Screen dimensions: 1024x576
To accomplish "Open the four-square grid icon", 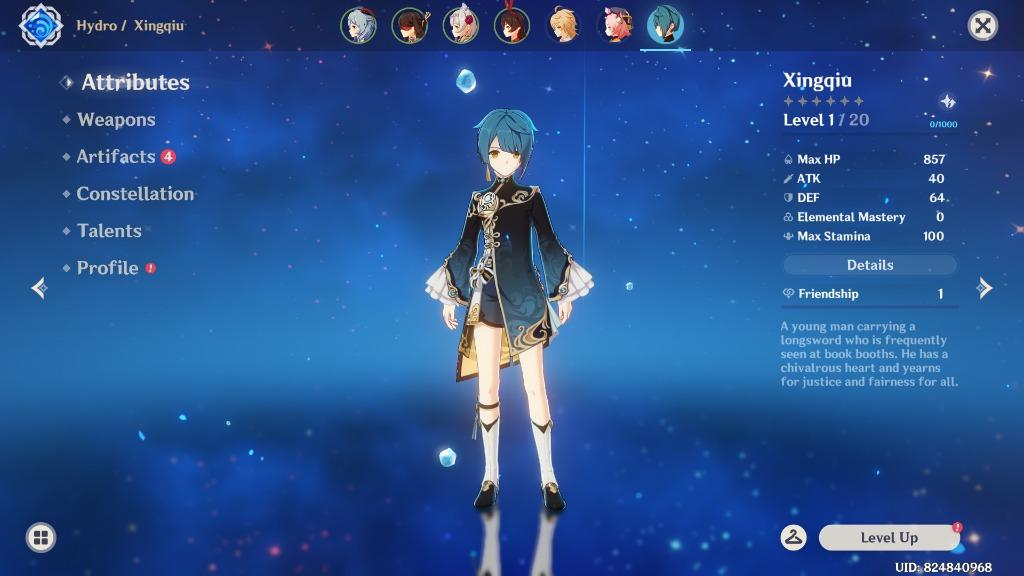I will [x=41, y=538].
